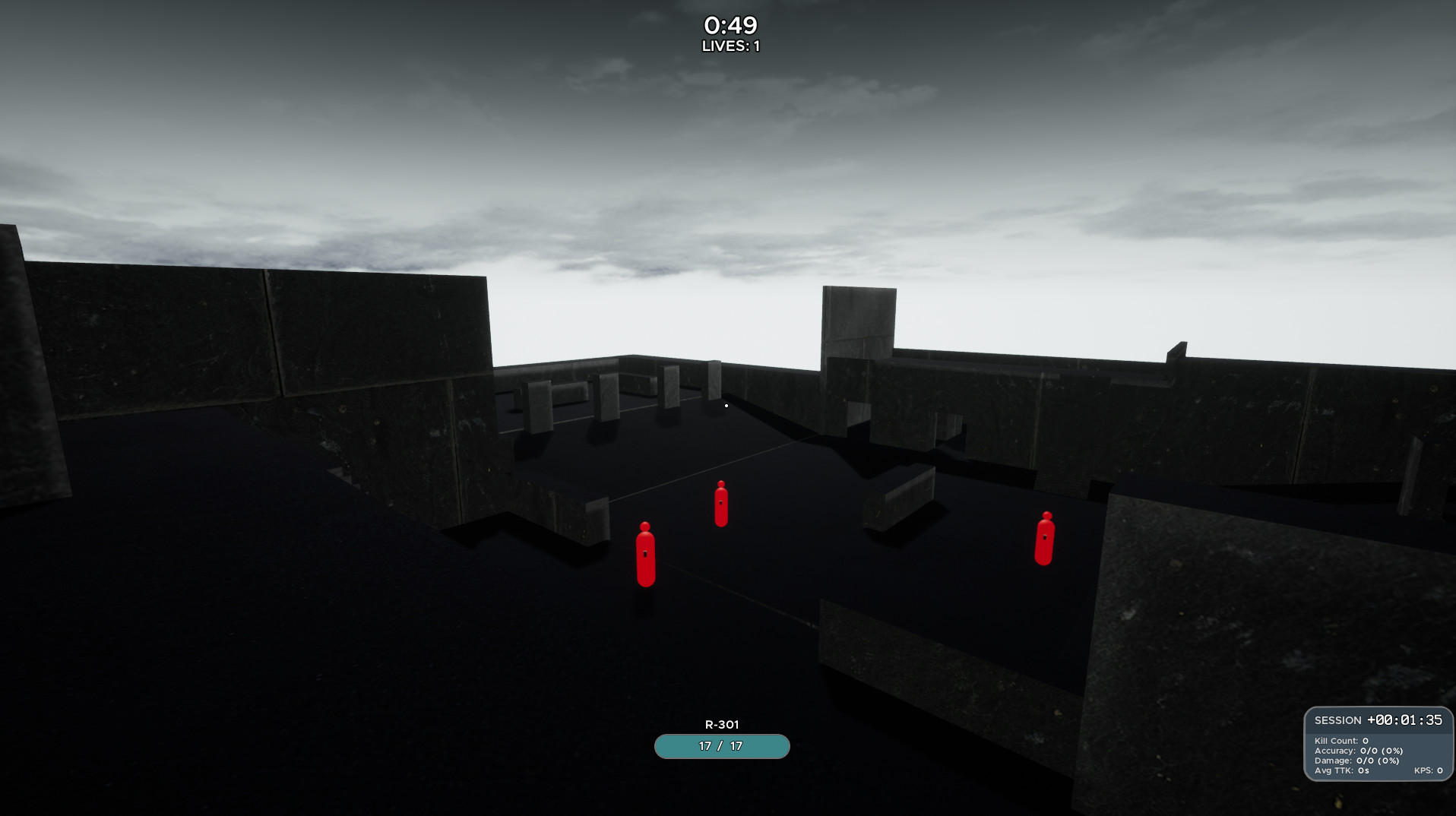Expand the KPS statistic readout
Image resolution: width=1456 pixels, height=816 pixels.
(1427, 770)
